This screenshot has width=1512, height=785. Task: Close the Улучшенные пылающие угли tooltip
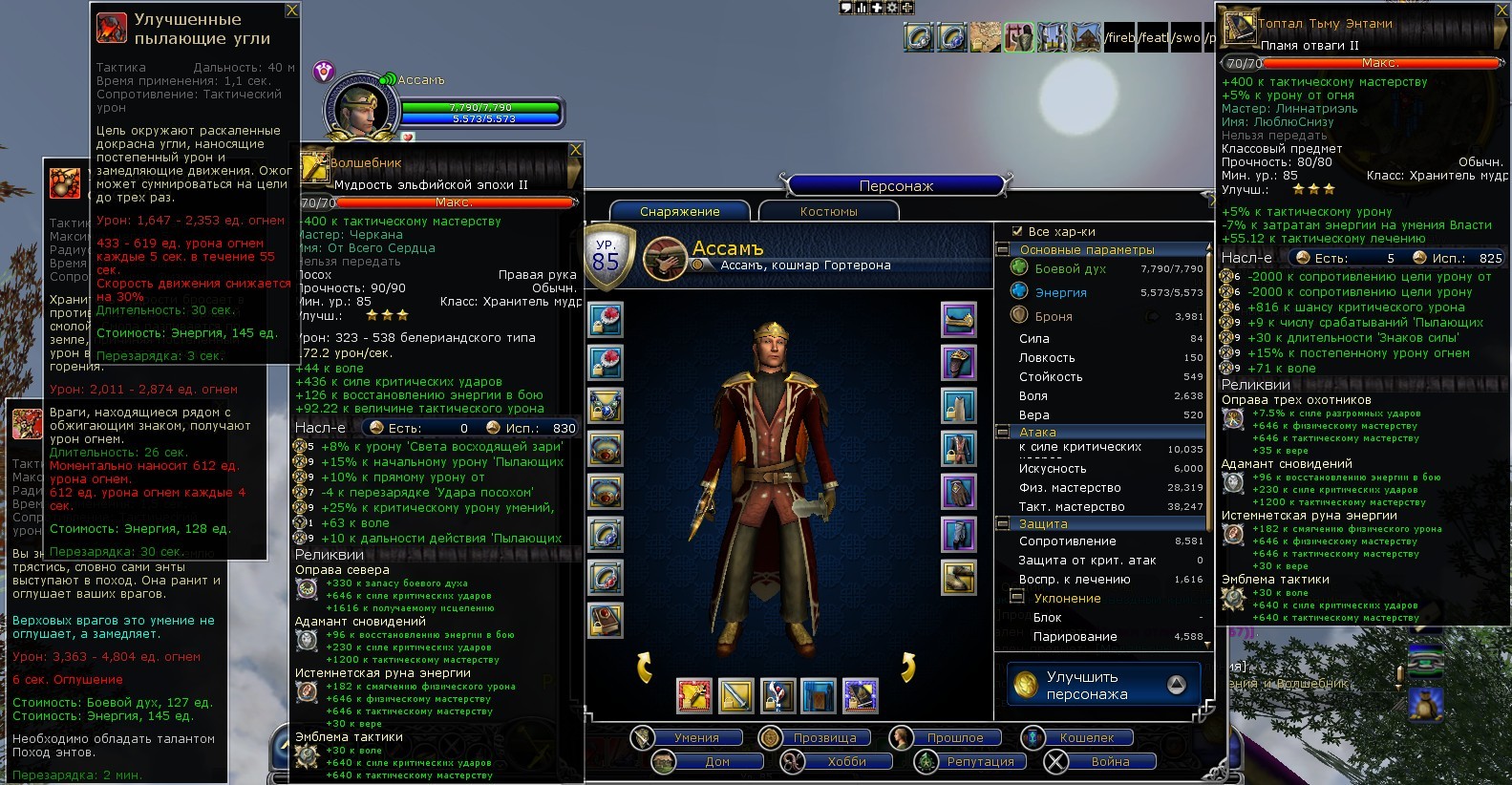[292, 11]
